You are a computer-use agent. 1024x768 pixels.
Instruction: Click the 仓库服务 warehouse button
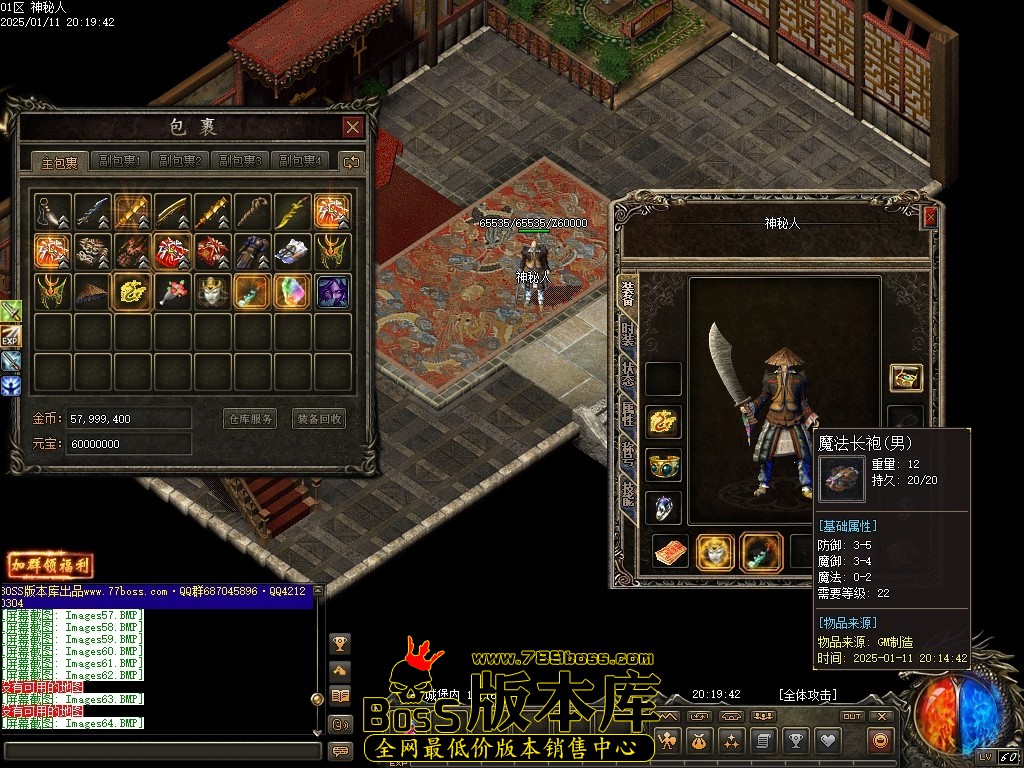(x=249, y=419)
